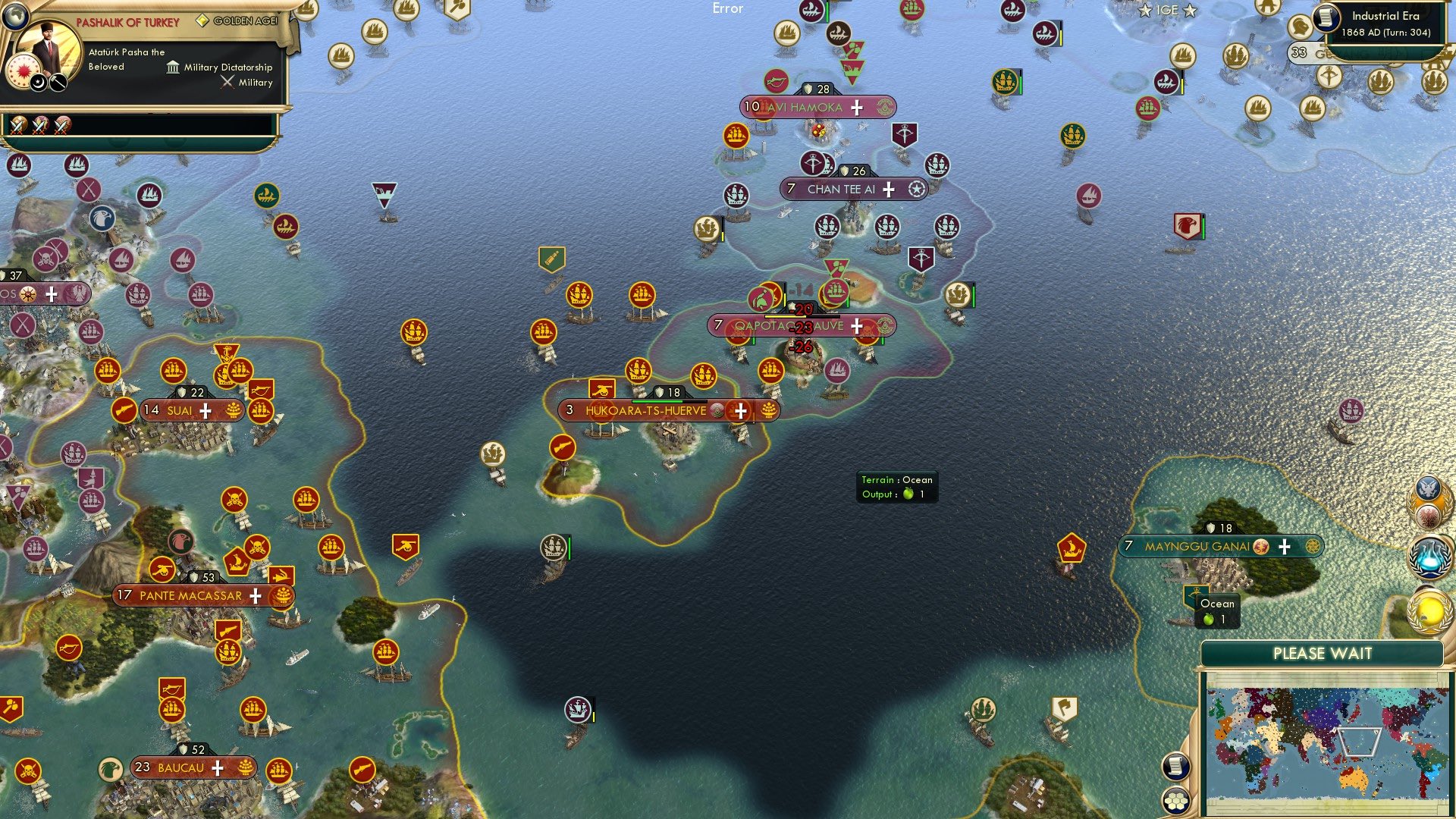Expand the SUAI city banner with its plus button
Viewport: 1456px width, 819px height.
pyautogui.click(x=203, y=410)
